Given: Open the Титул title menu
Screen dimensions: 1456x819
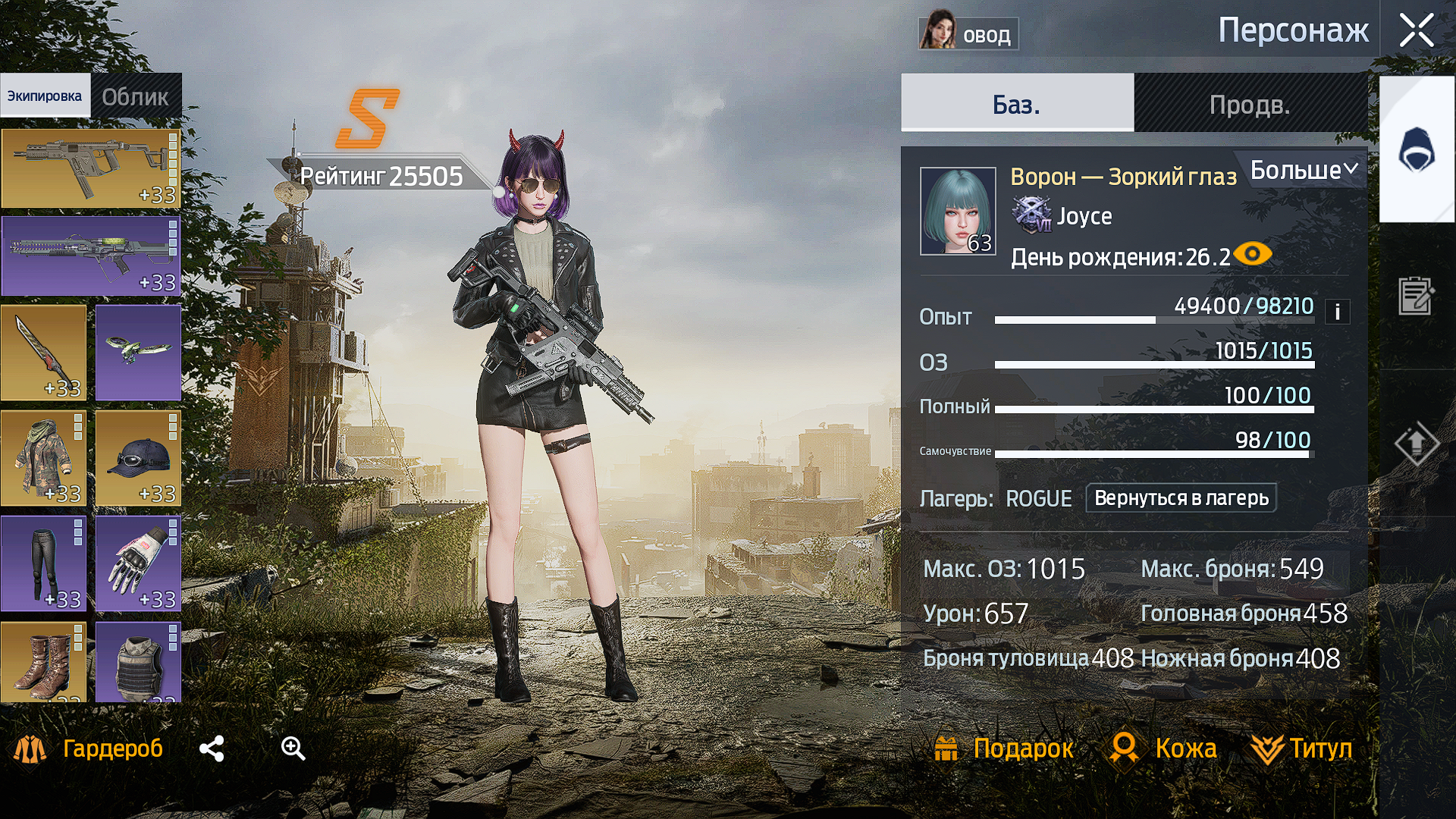Looking at the screenshot, I should click(1302, 748).
